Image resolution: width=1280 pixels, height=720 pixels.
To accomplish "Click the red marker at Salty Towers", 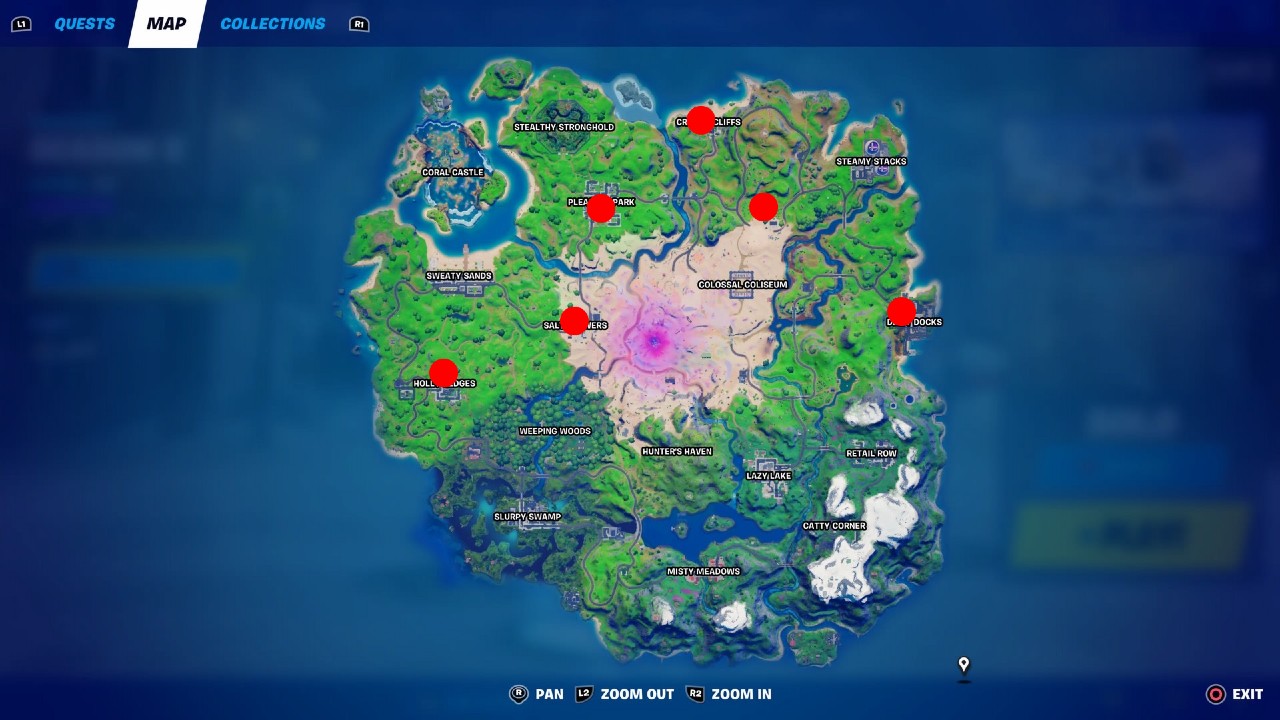I will click(575, 320).
